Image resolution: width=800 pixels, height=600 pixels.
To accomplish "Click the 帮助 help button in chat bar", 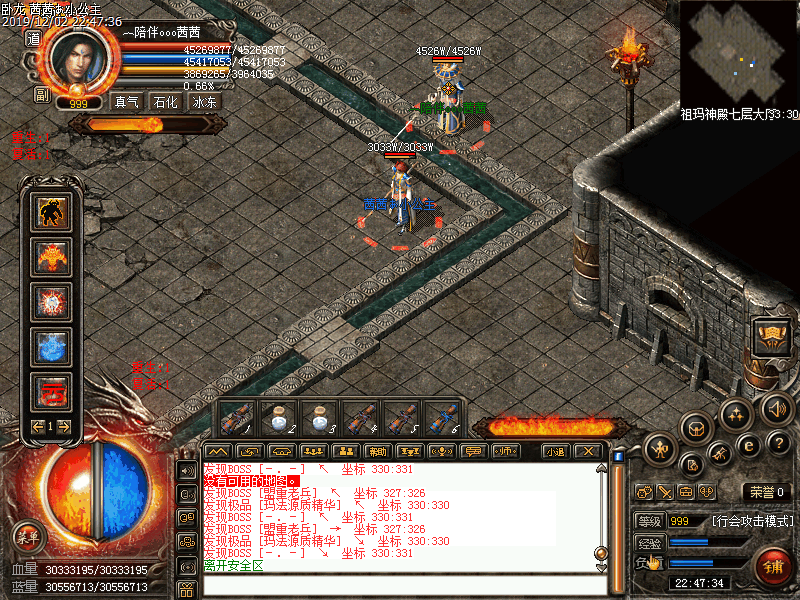I will click(x=377, y=452).
